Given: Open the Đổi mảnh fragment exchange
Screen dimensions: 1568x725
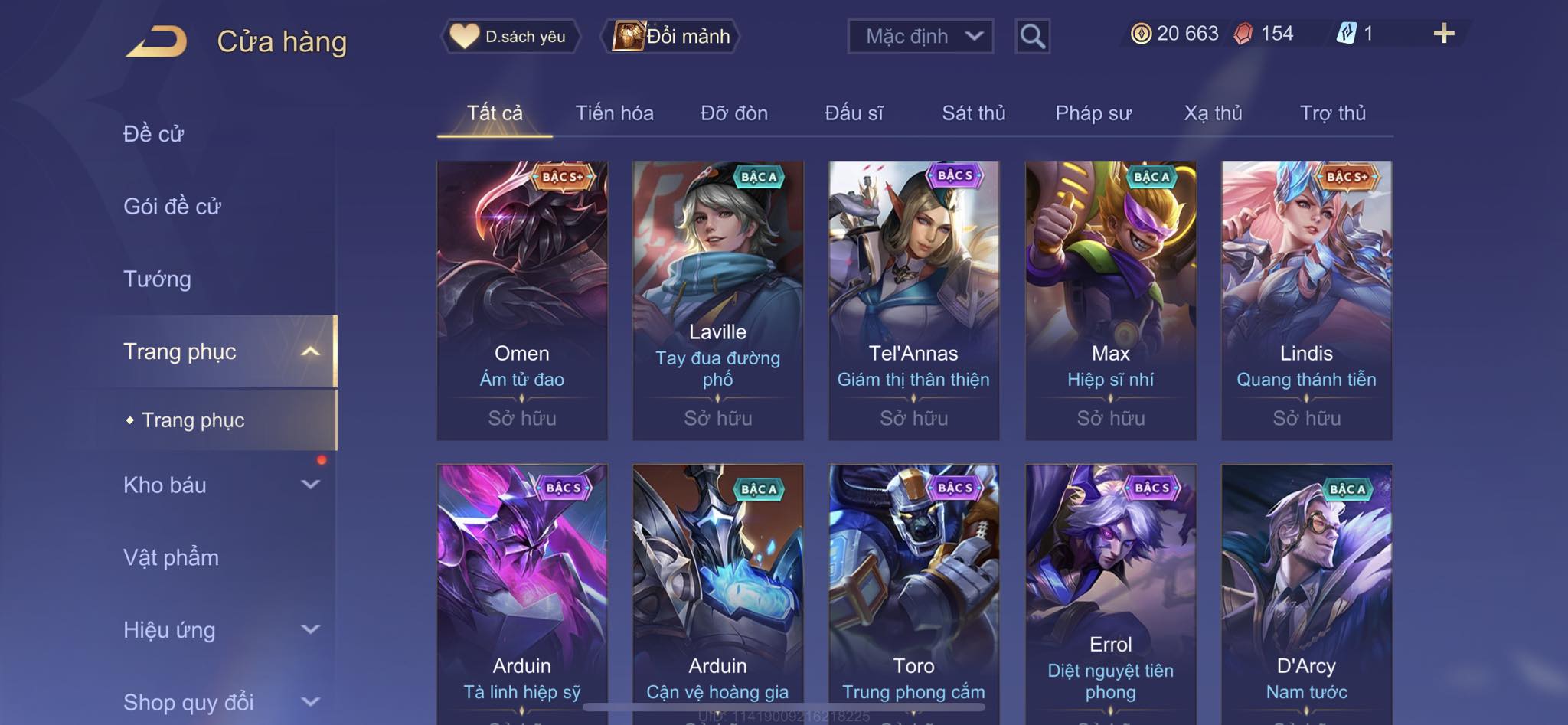Looking at the screenshot, I should pos(672,36).
